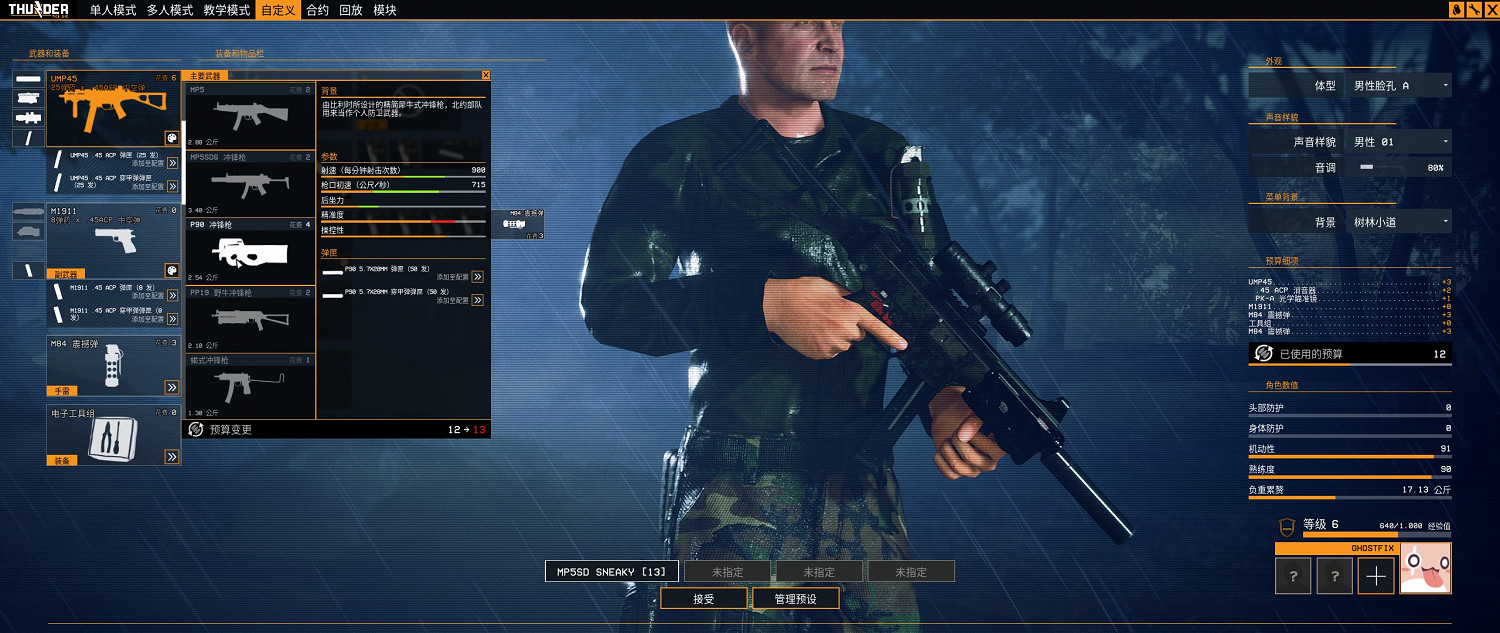This screenshot has height=633, width=1500.
Task: Select the MP5 submachine gun
Action: pos(250,116)
